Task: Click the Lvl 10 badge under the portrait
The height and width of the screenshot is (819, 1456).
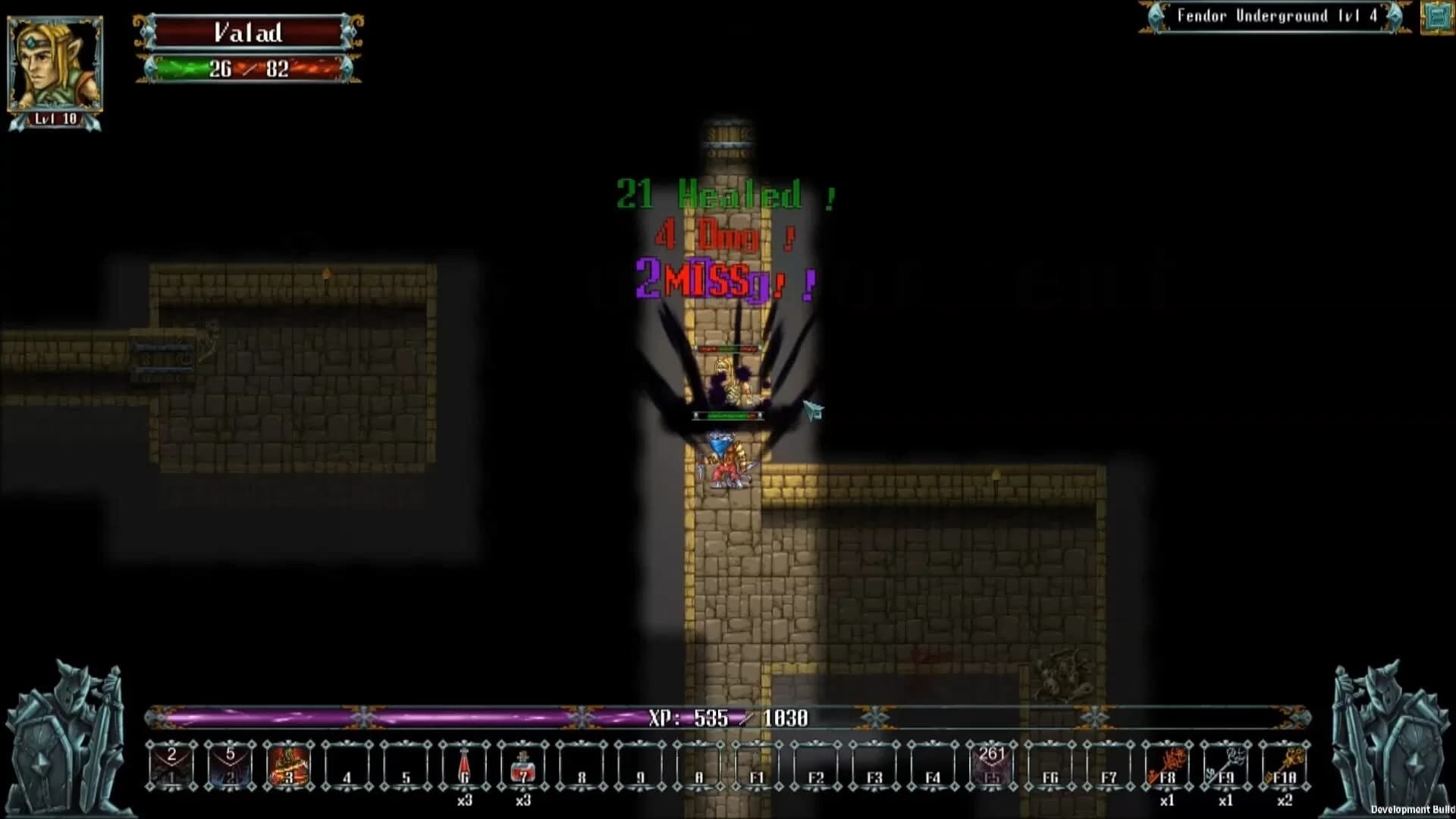Action: click(x=55, y=118)
